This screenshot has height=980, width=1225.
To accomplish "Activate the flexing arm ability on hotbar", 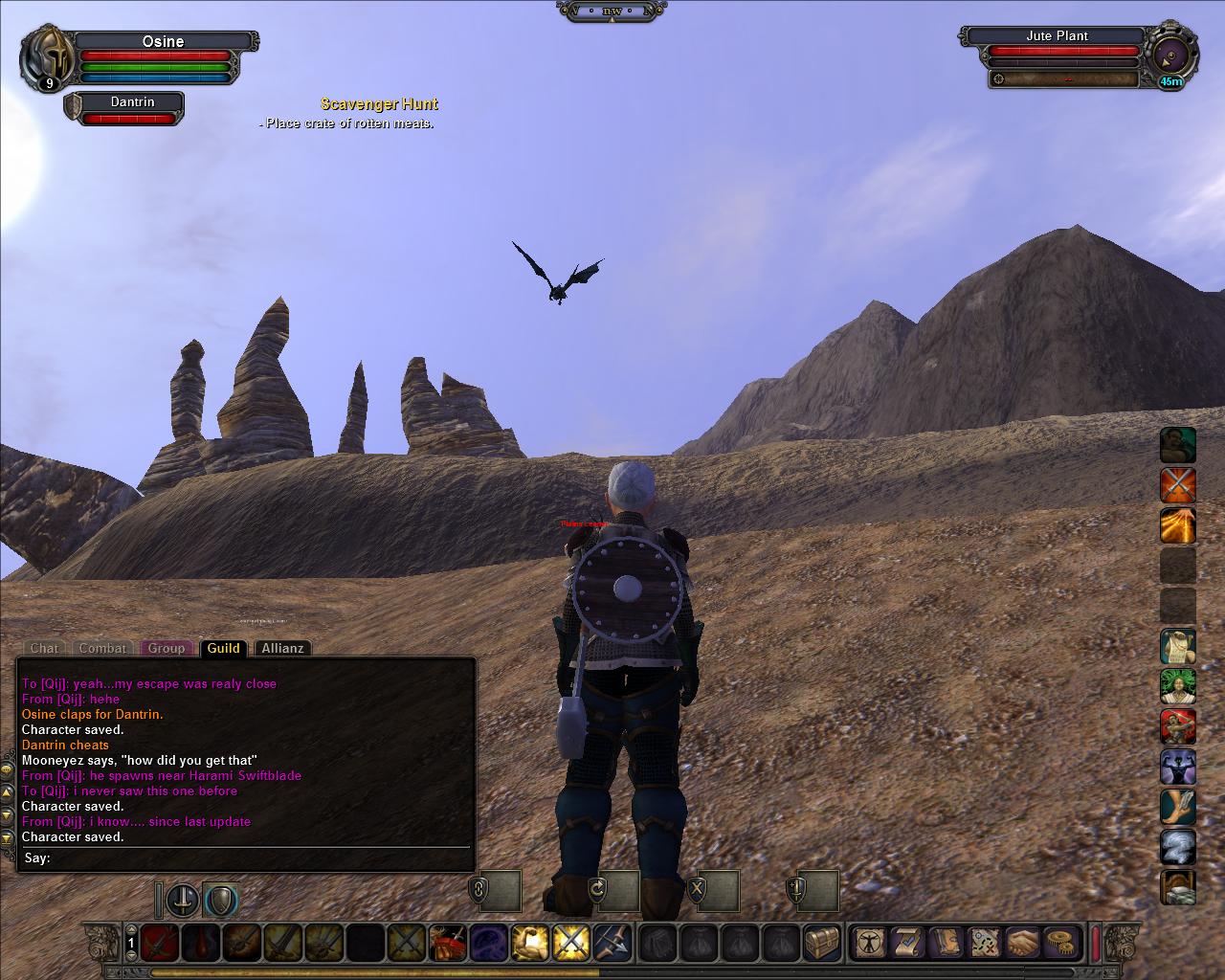I will 528,943.
